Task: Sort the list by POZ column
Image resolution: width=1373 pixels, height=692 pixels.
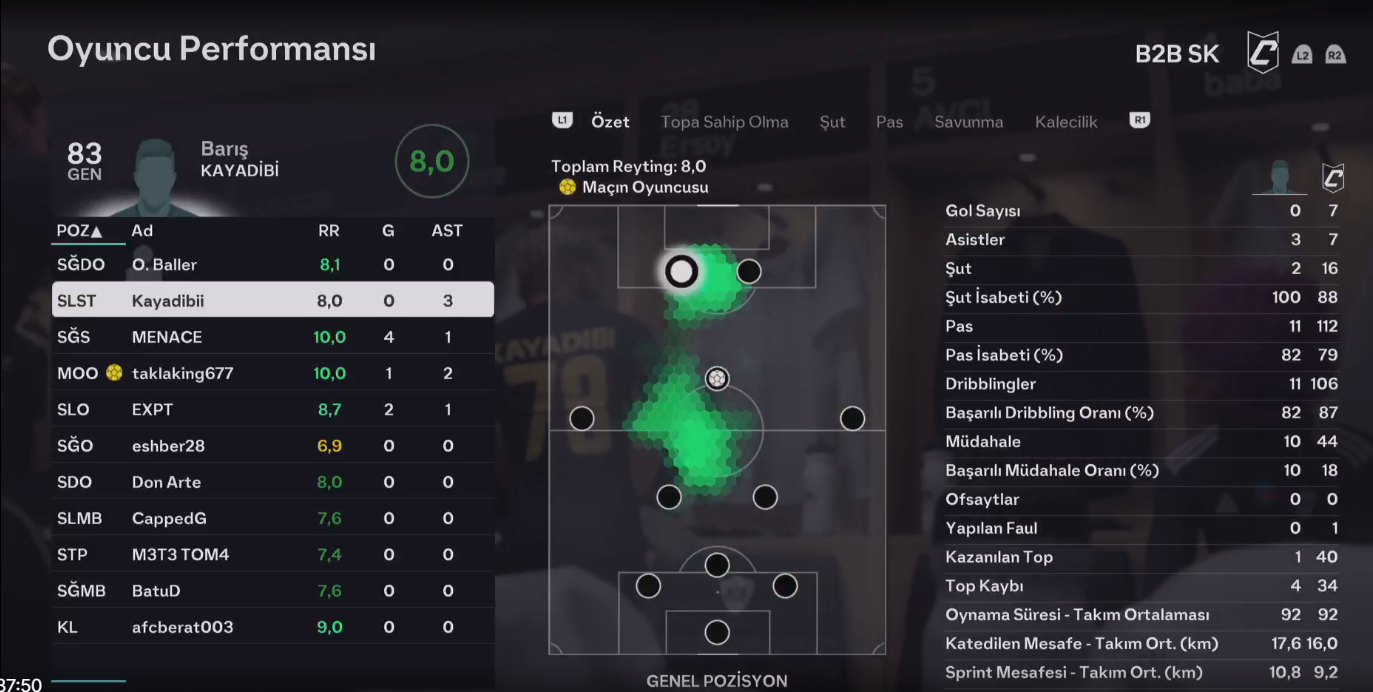Action: click(80, 231)
